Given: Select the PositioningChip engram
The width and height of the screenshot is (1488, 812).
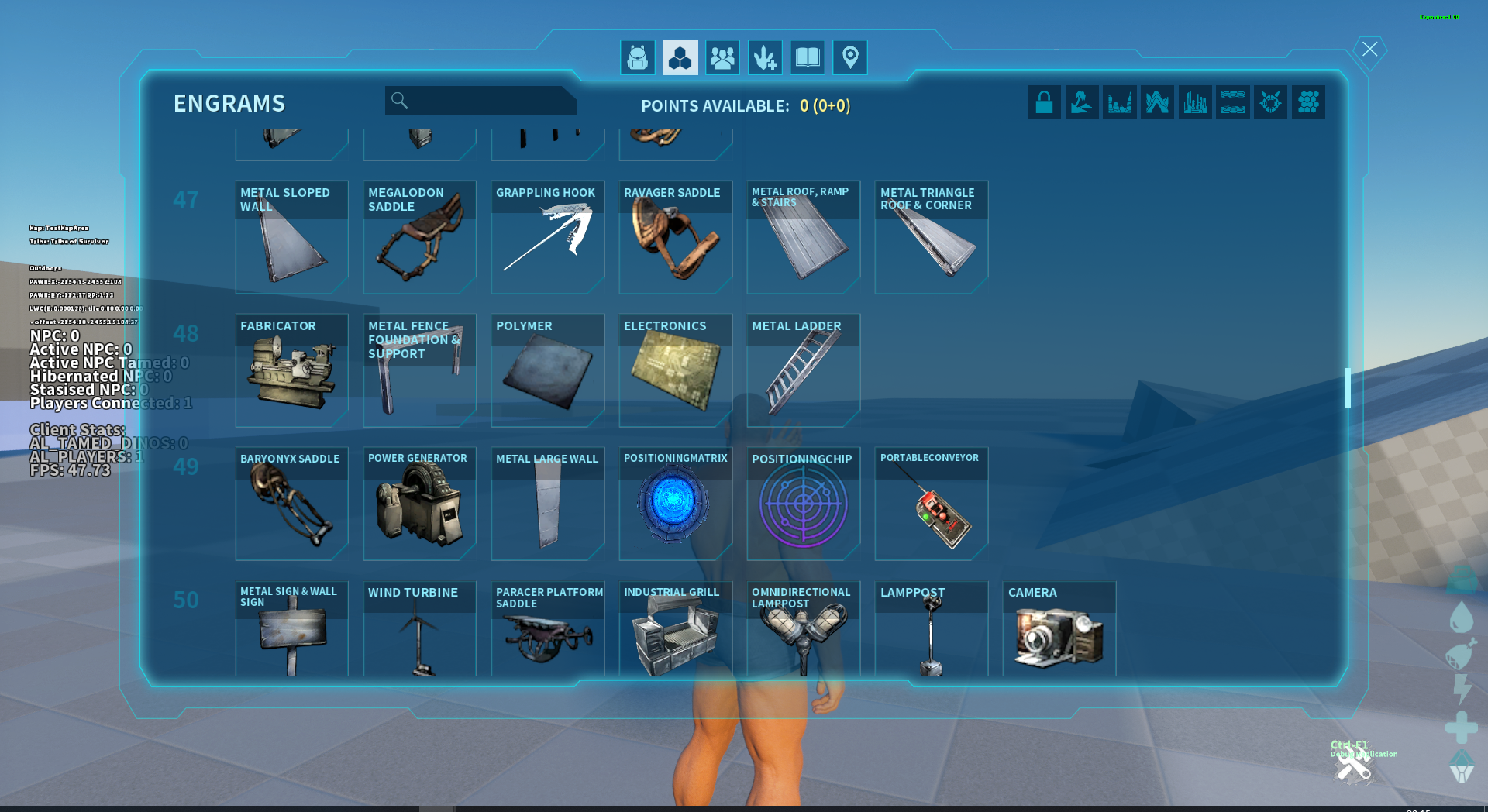Looking at the screenshot, I should [803, 504].
